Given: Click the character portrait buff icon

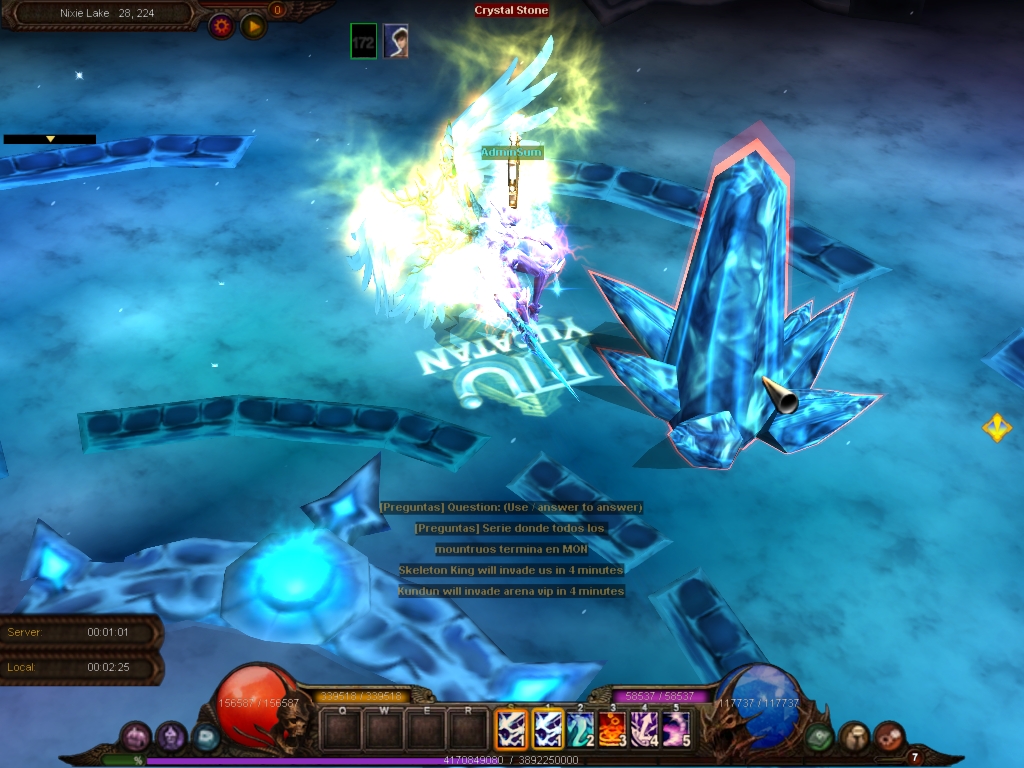Looking at the screenshot, I should click(395, 42).
